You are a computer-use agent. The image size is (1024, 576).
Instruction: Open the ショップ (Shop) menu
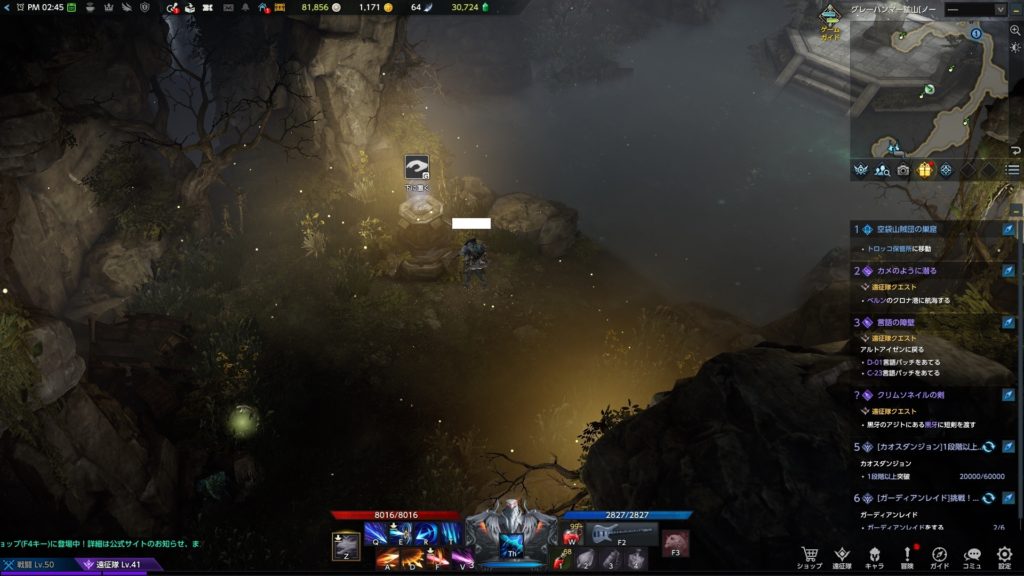(x=810, y=555)
